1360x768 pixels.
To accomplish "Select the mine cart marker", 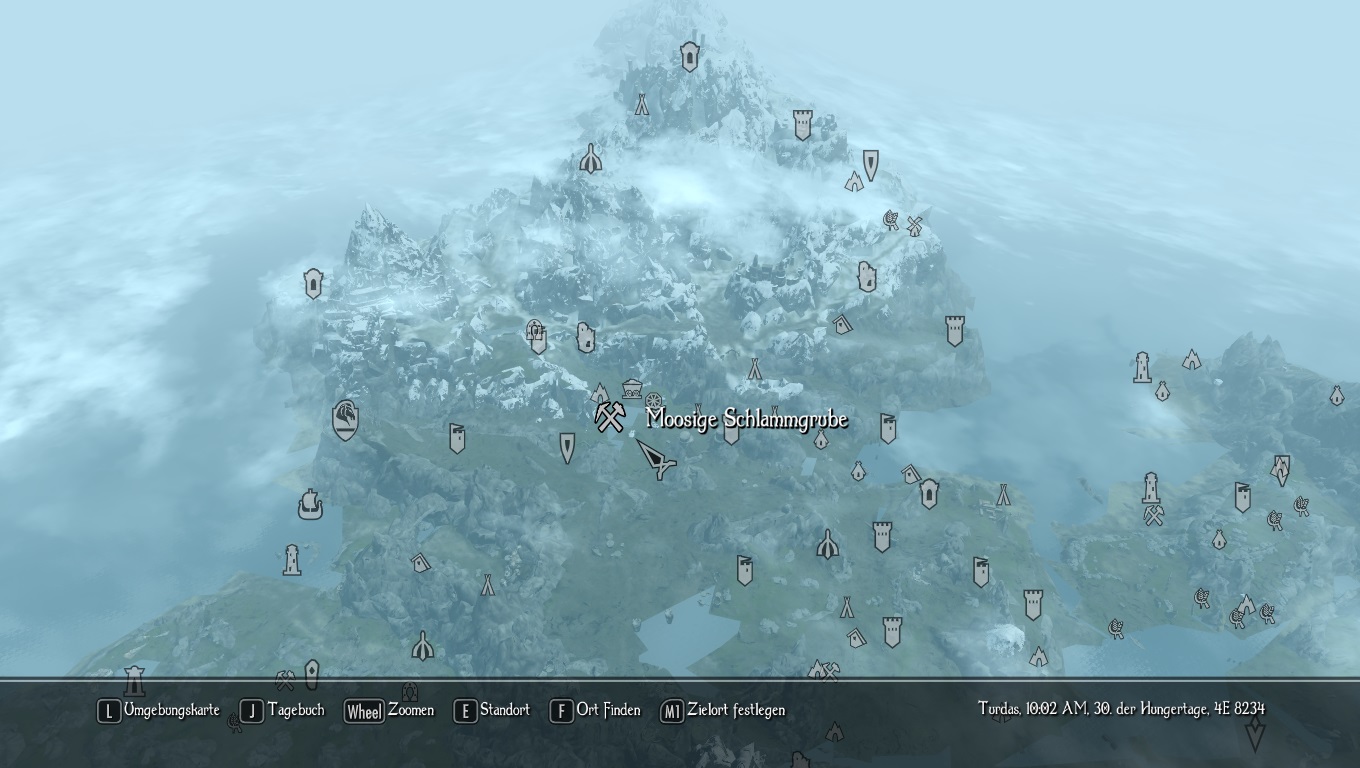I will click(x=632, y=388).
